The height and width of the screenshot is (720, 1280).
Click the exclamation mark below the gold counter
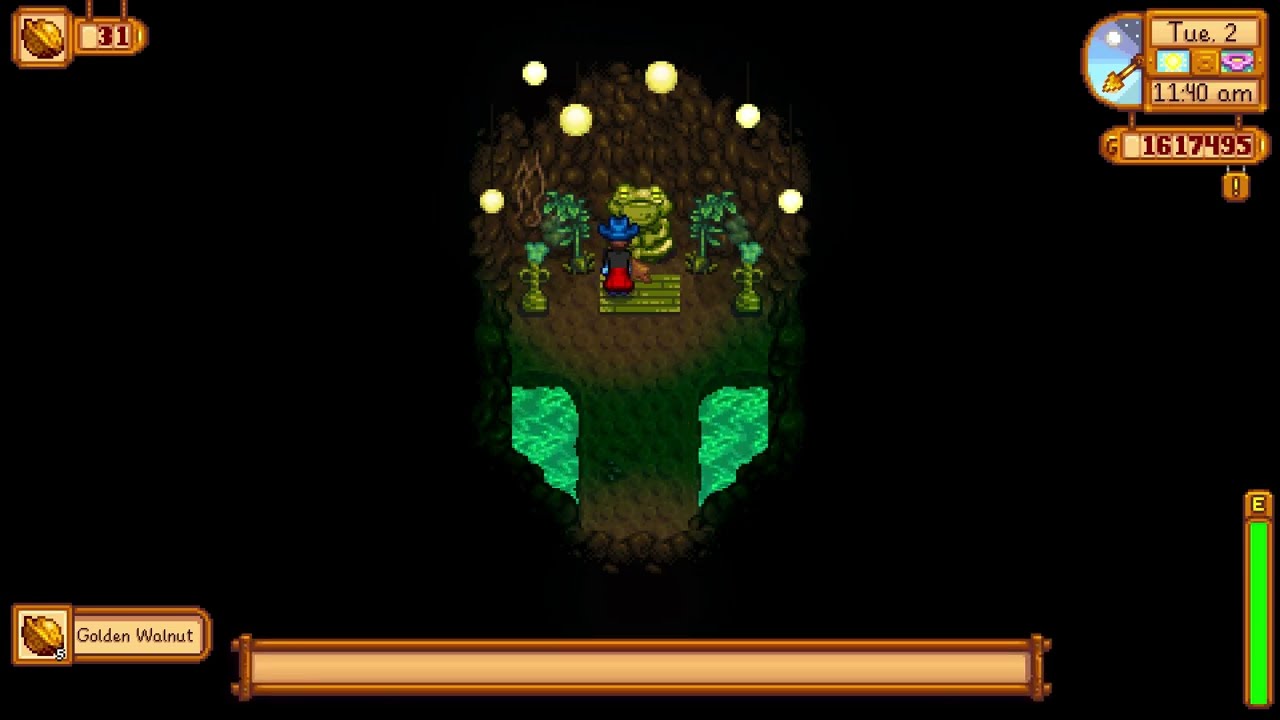[x=1237, y=185]
